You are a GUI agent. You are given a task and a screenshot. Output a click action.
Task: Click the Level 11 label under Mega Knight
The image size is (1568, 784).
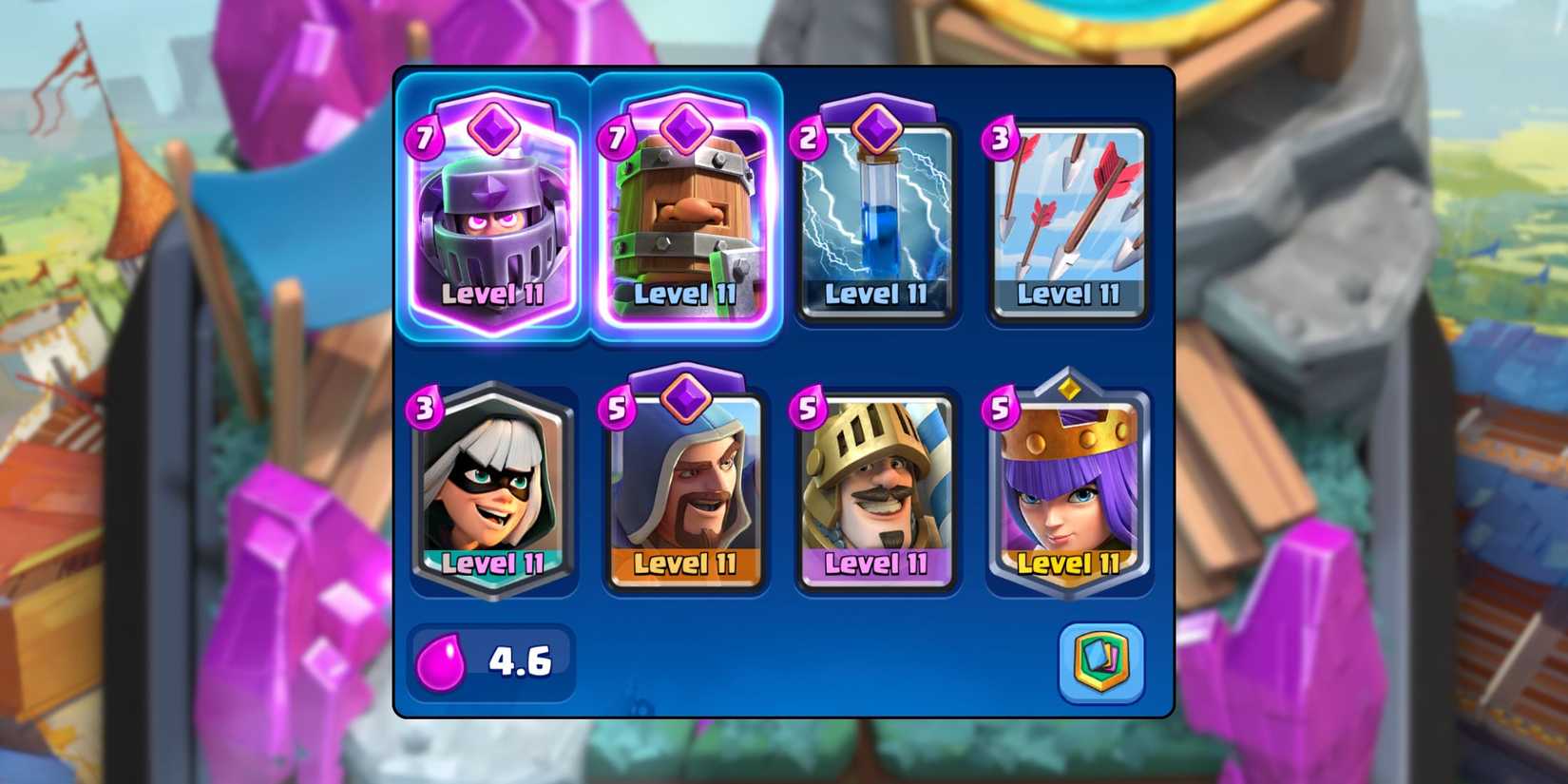tap(490, 296)
